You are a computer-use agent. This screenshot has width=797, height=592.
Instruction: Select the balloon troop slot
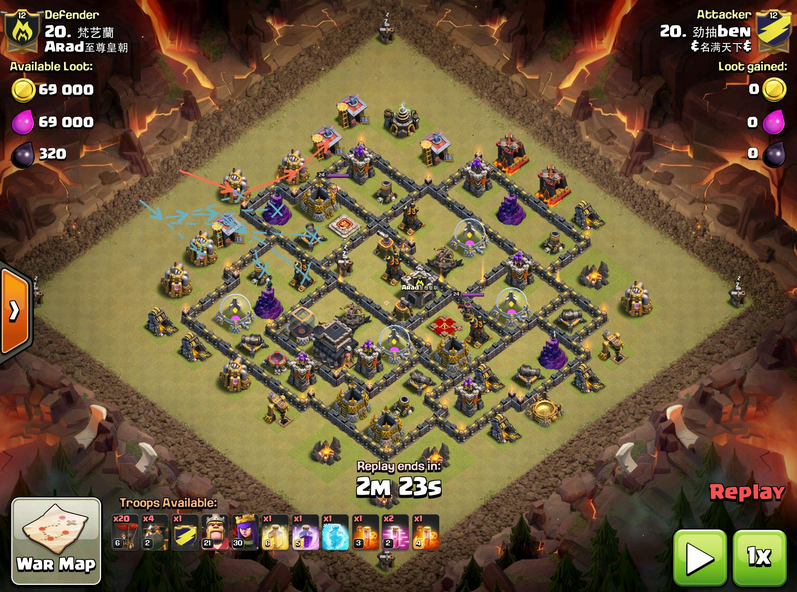point(124,532)
